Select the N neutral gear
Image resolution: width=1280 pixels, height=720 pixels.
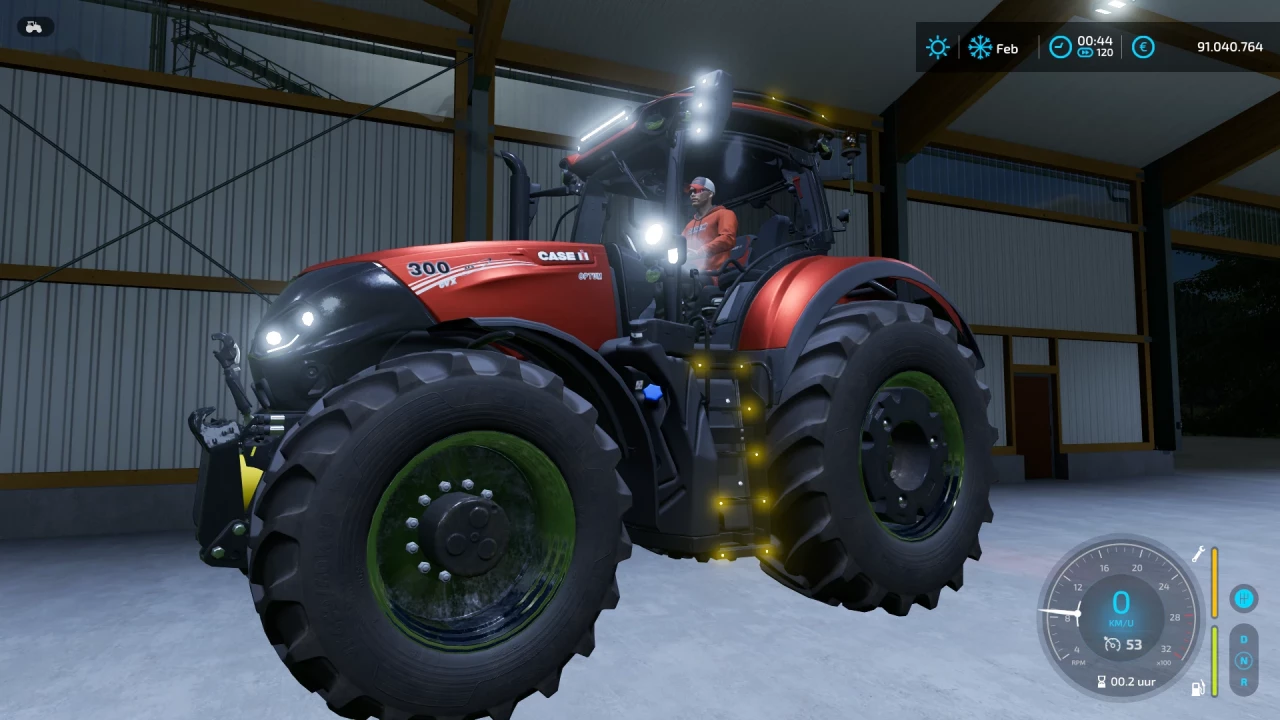click(x=1244, y=659)
